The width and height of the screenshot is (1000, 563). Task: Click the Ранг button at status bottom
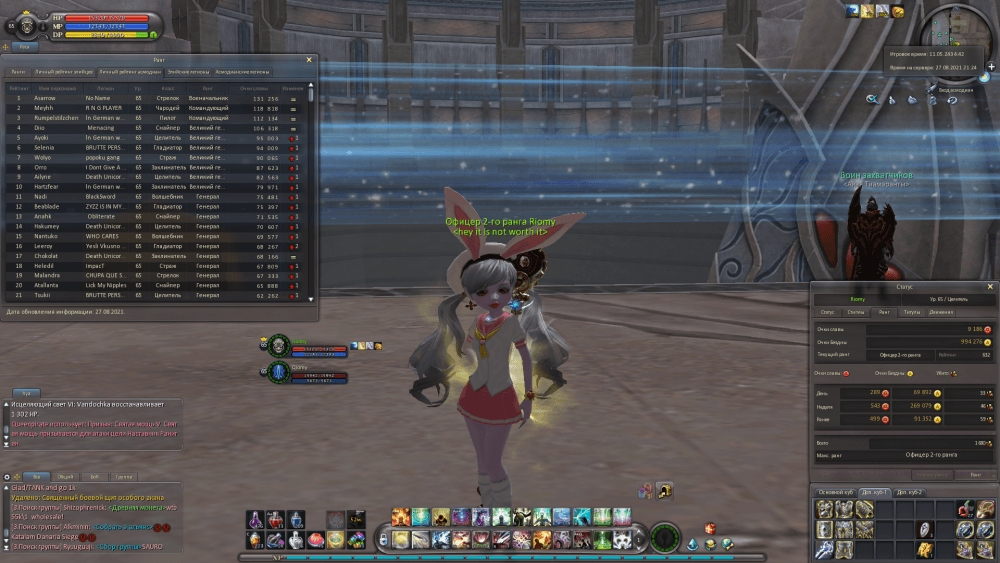click(x=974, y=474)
